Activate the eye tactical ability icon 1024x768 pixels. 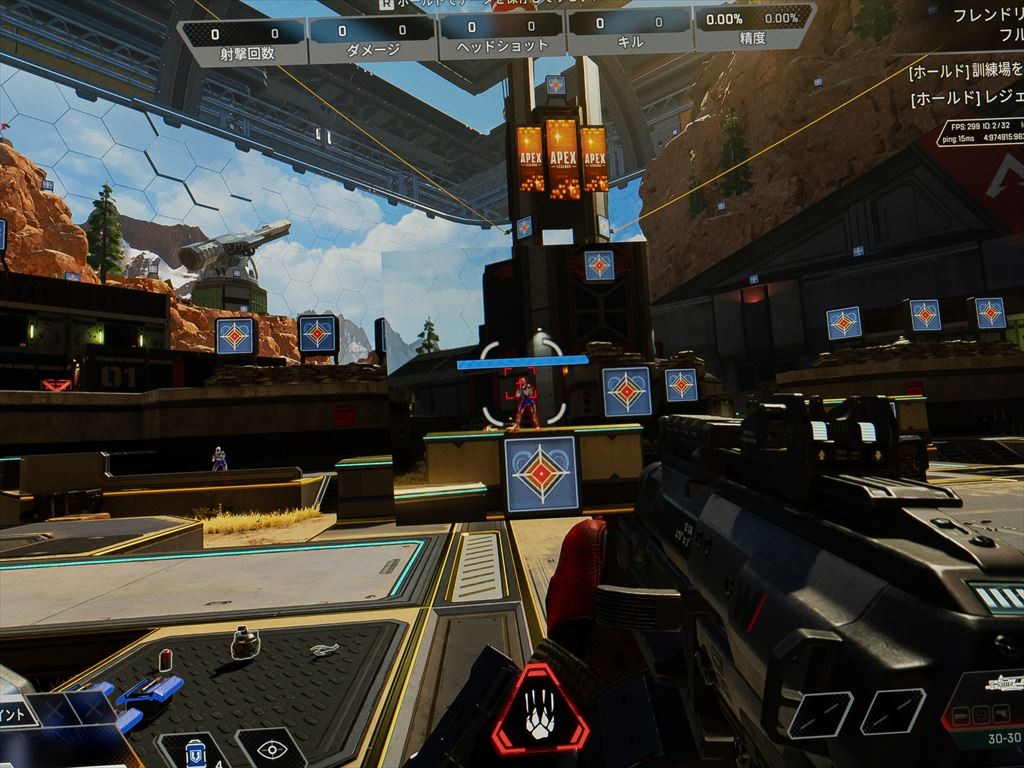(x=270, y=749)
